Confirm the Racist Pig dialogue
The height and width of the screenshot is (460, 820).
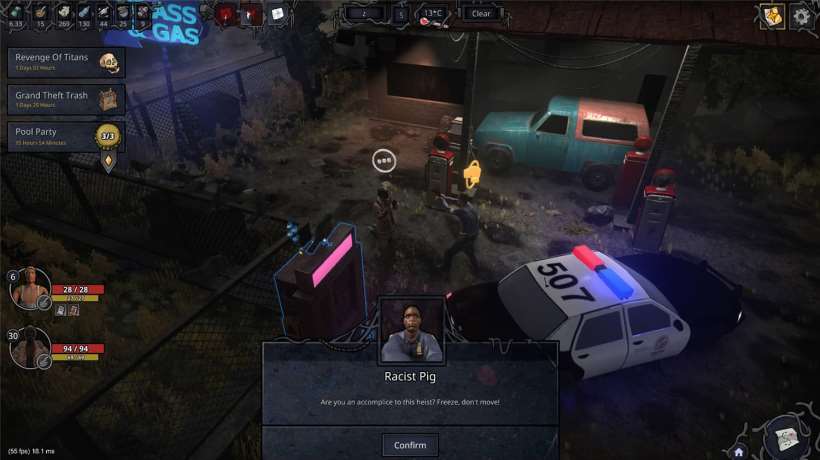[410, 445]
